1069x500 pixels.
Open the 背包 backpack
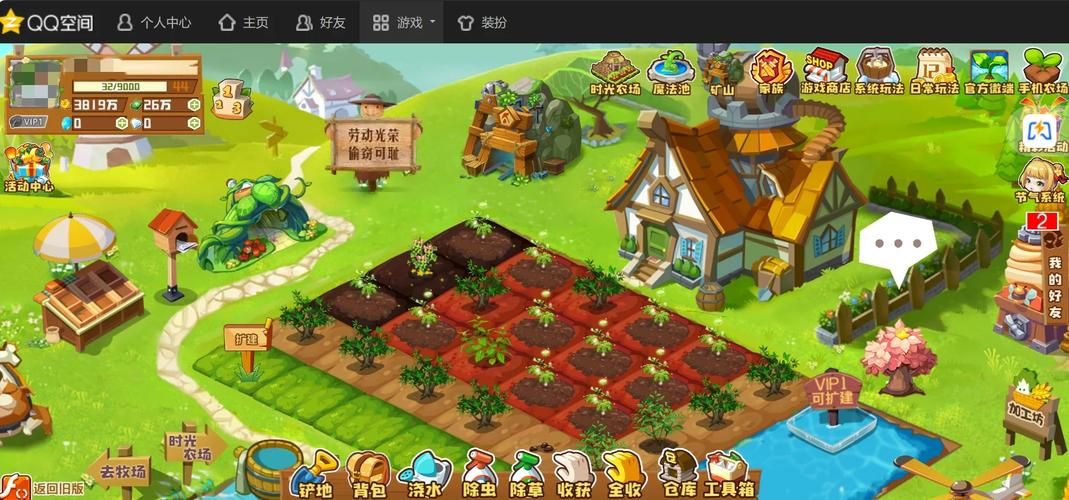pyautogui.click(x=368, y=475)
